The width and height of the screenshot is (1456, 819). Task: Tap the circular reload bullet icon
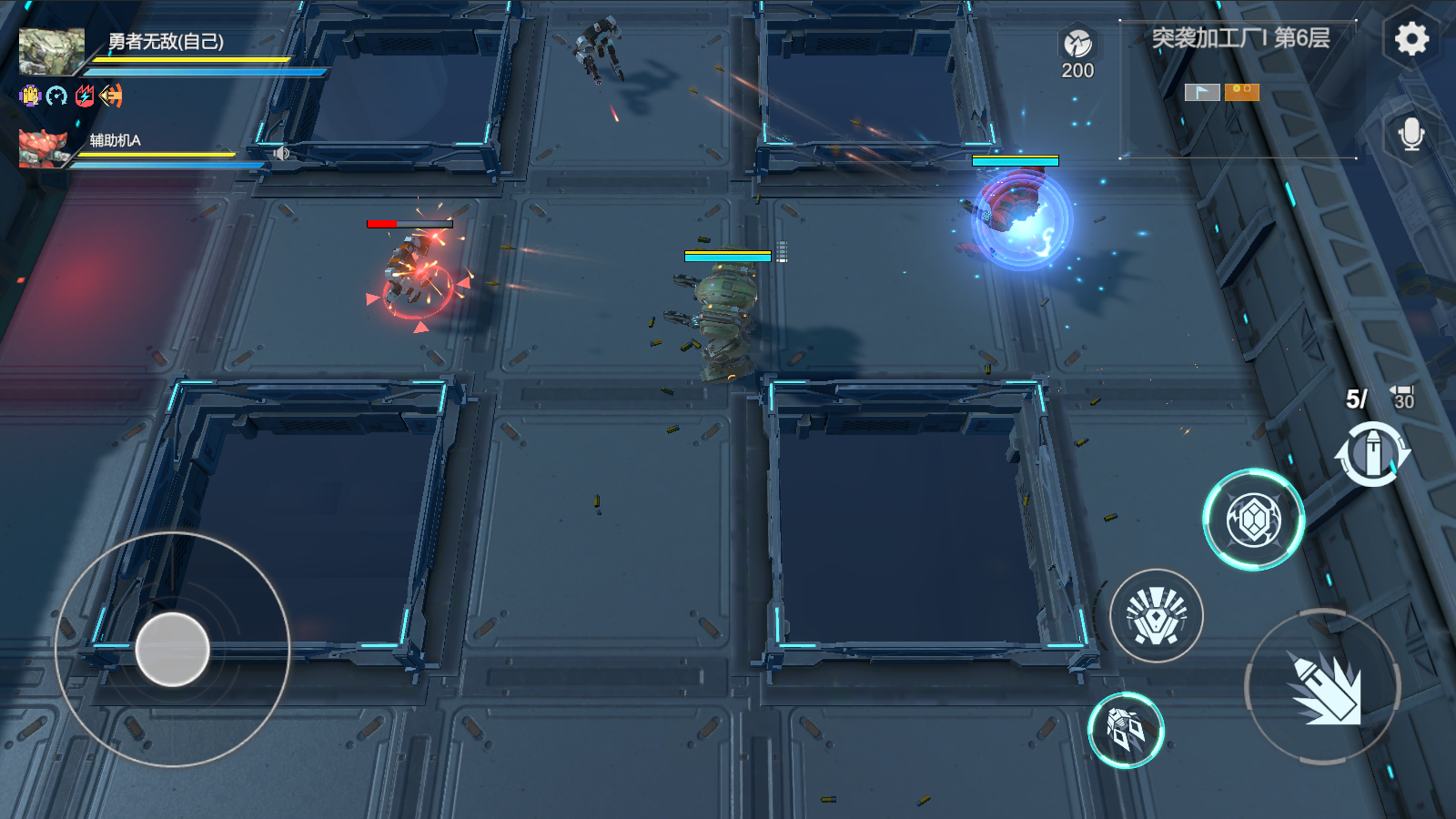(x=1374, y=449)
